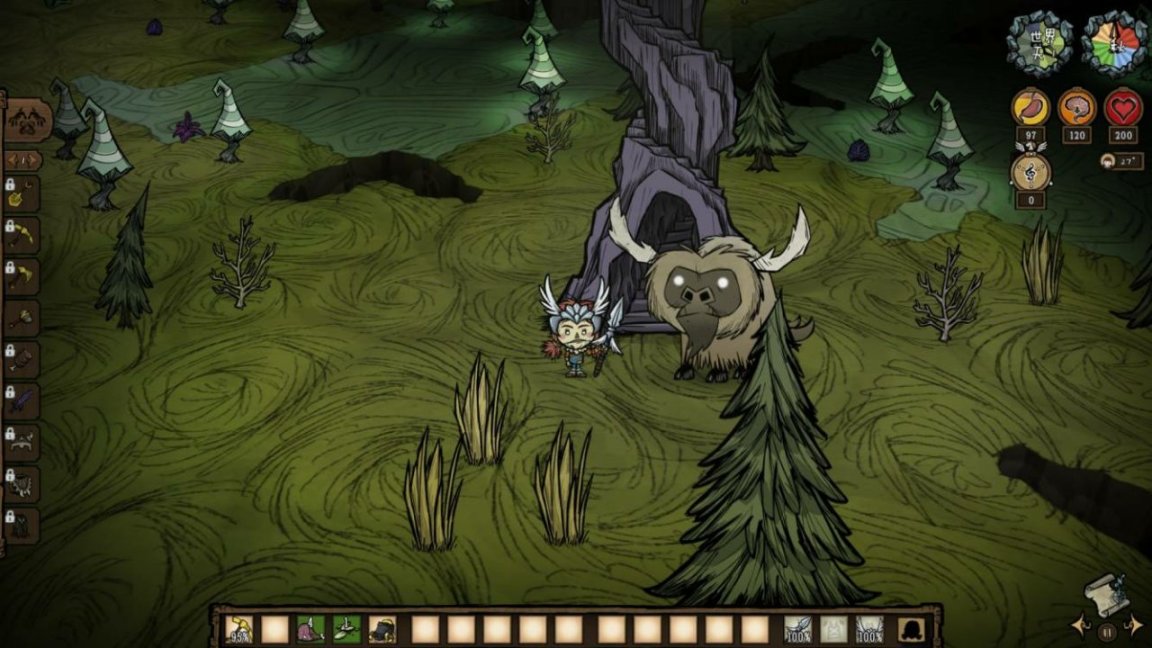Viewport: 1152px width, 648px height.
Task: Select the winged helmet in the head equipment slot
Action: pyautogui.click(x=869, y=629)
